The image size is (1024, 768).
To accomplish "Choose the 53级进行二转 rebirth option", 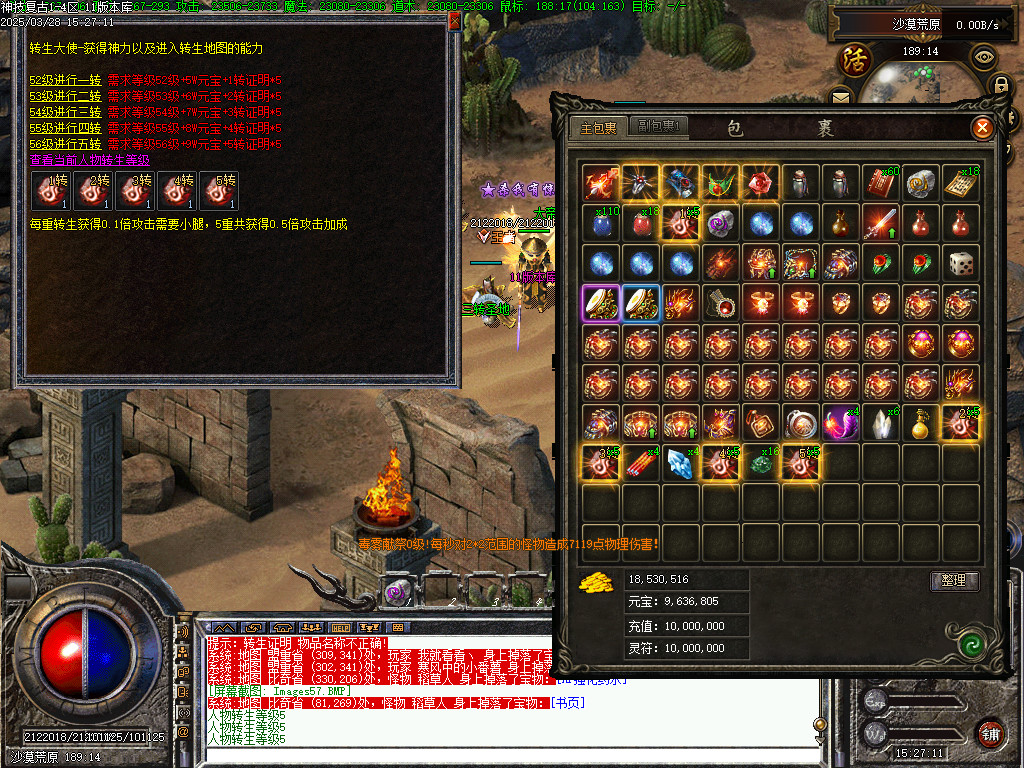I will tap(66, 96).
